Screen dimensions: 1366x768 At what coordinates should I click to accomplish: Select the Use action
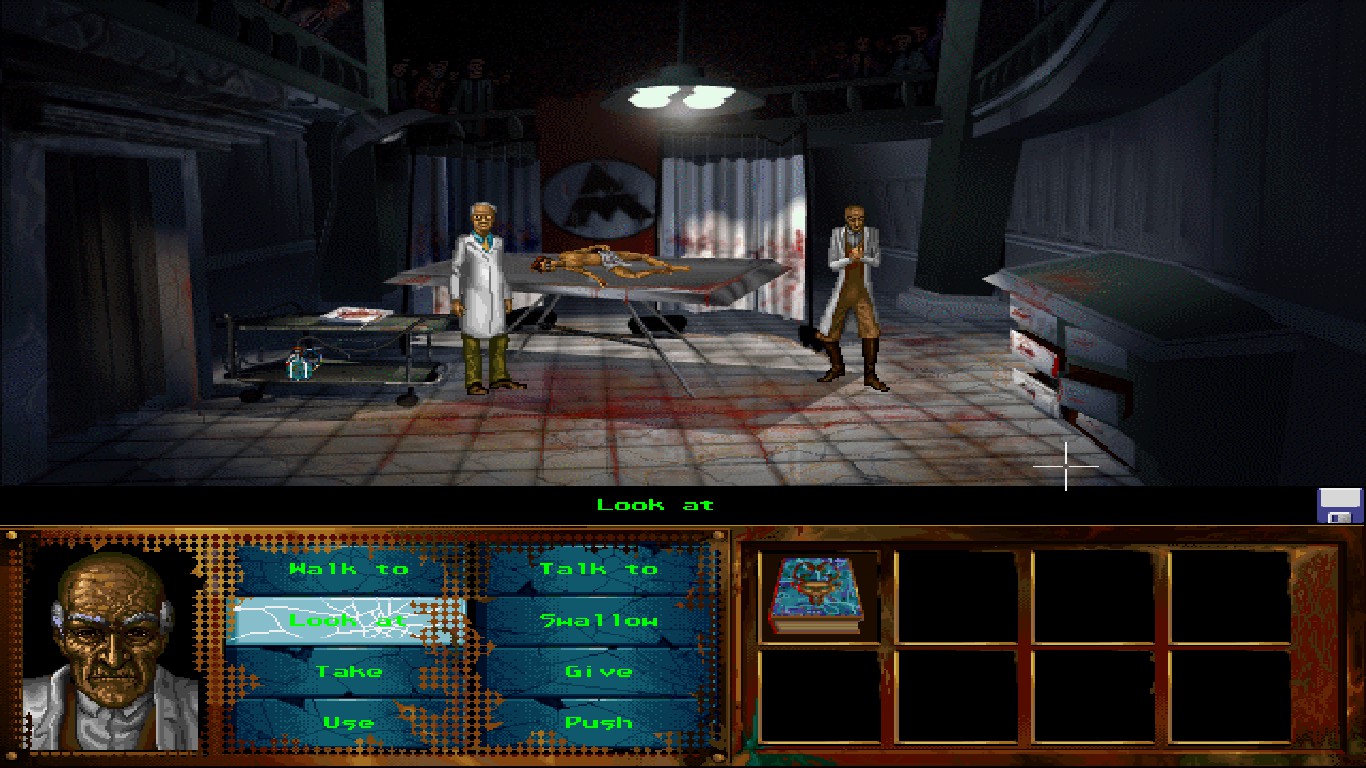[x=349, y=722]
